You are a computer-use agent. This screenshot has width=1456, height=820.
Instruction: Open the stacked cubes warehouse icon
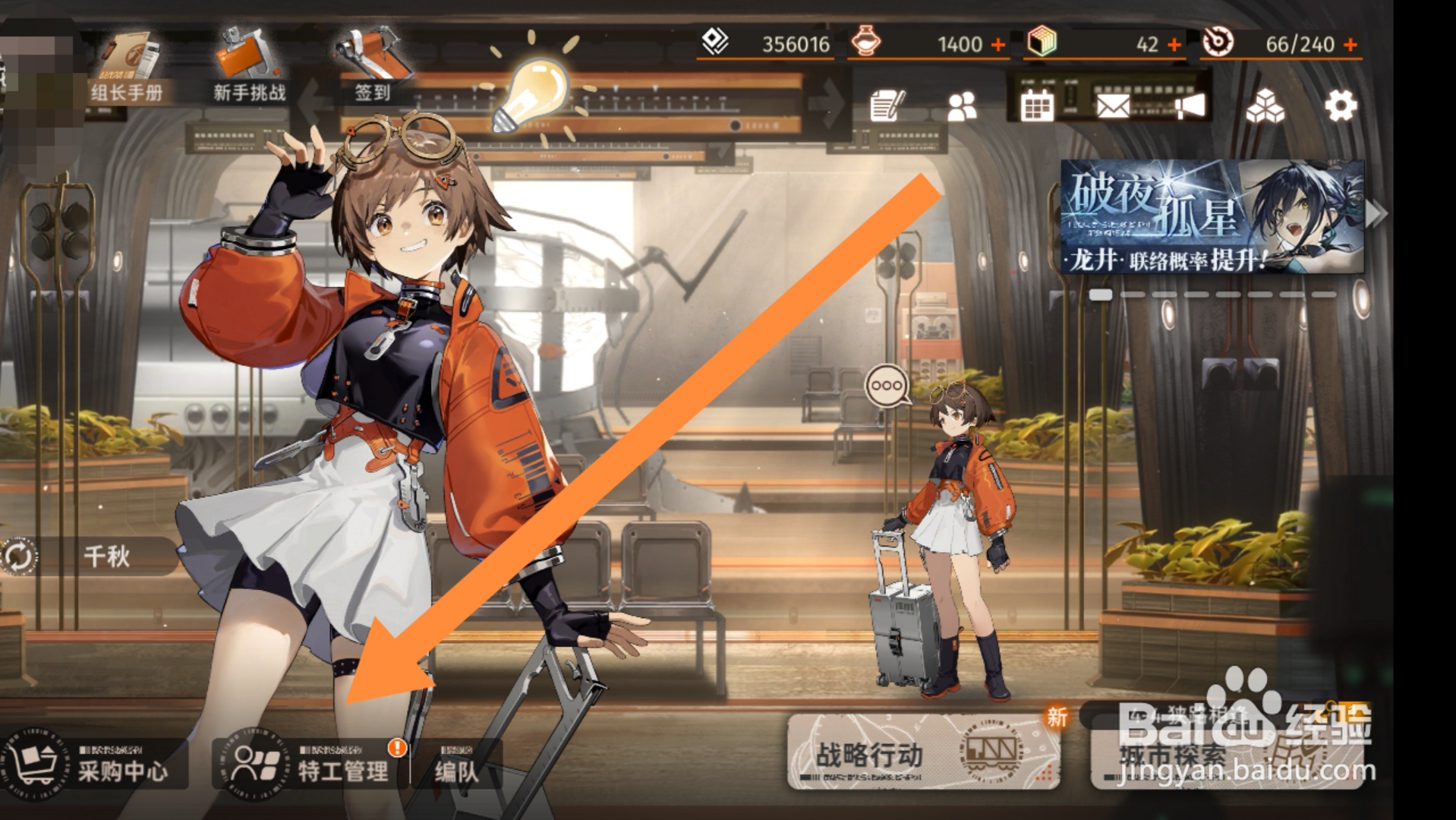(1265, 106)
